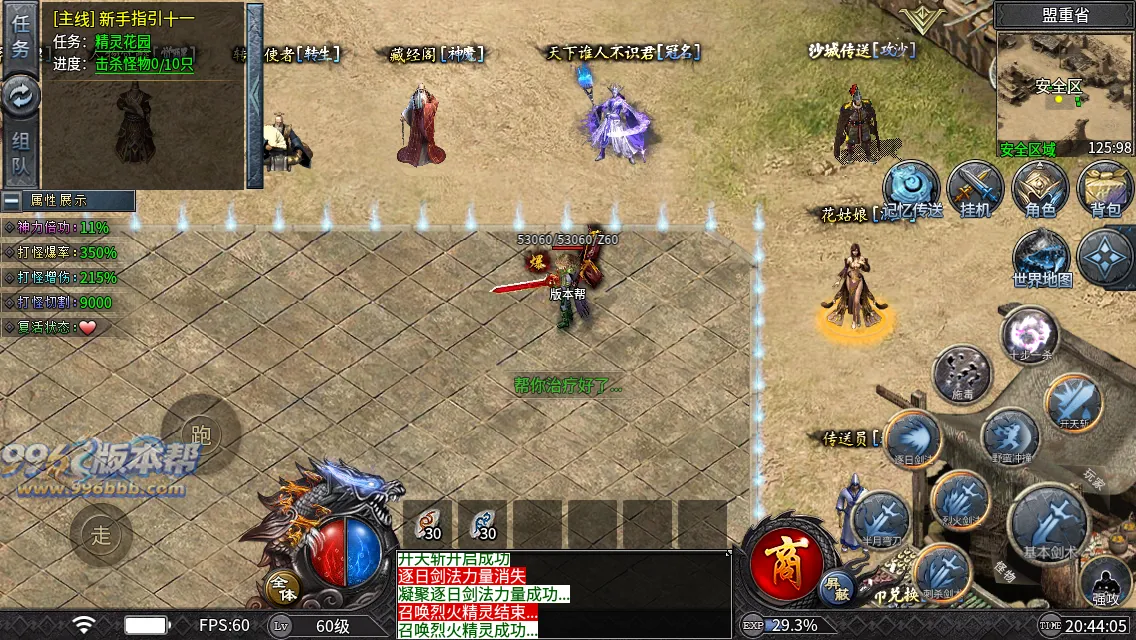Show the 世界地图 world map

1042,258
